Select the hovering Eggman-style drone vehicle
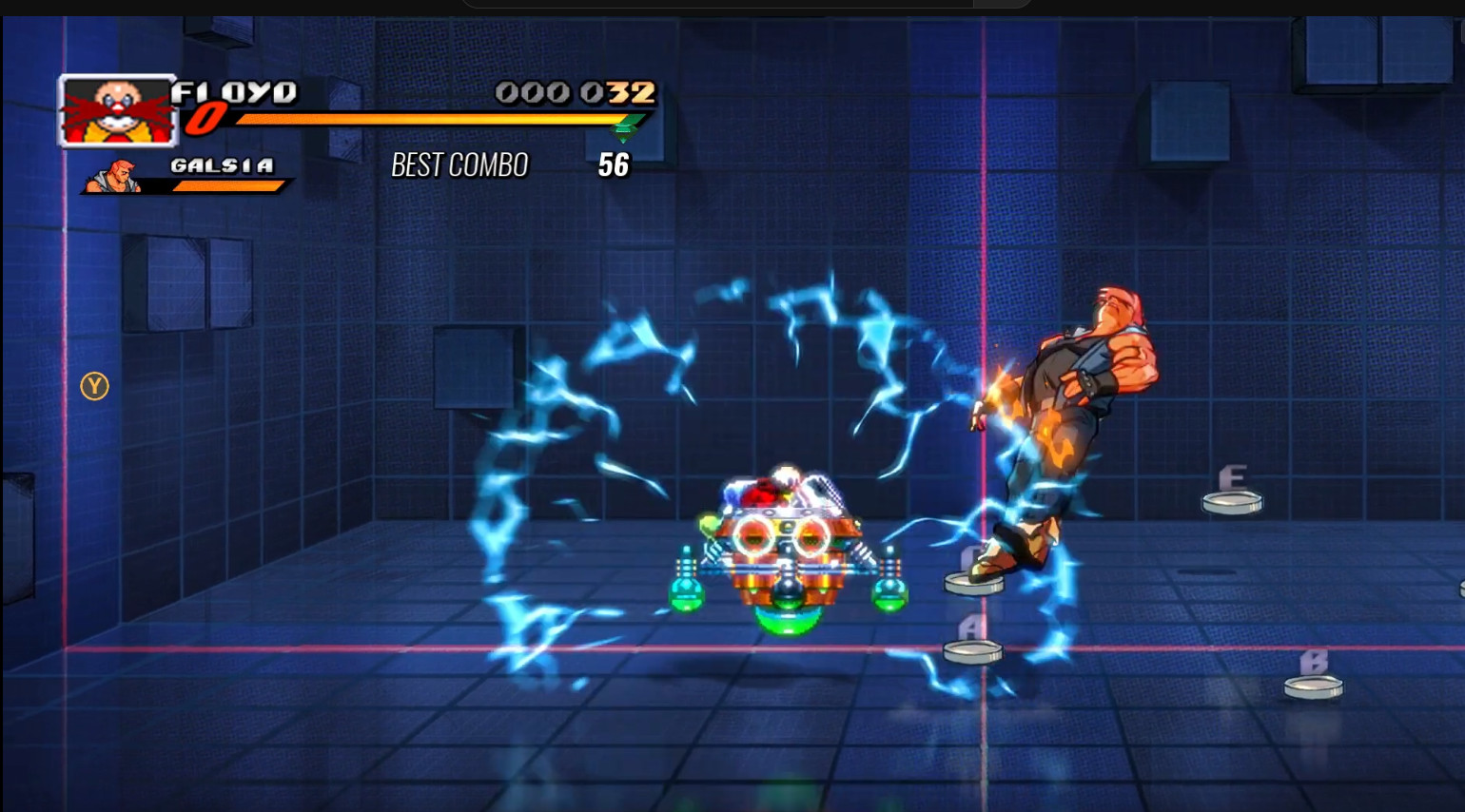Screen dimensions: 1465x812 pyautogui.click(x=786, y=542)
